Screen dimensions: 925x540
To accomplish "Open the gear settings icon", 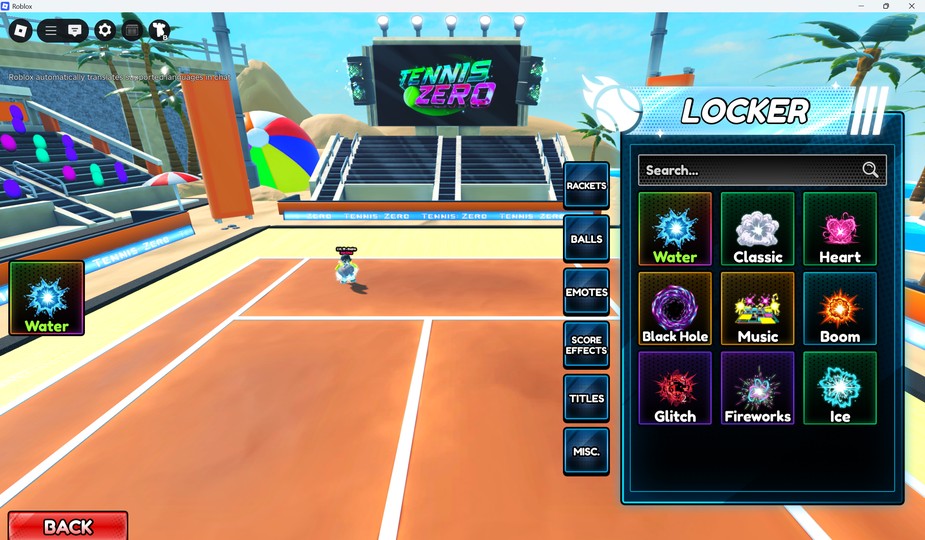I will (x=105, y=31).
